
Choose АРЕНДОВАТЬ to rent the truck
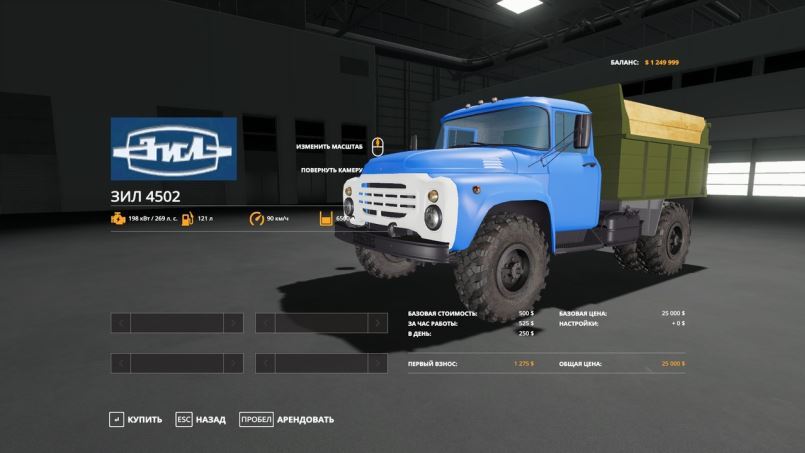(288, 419)
